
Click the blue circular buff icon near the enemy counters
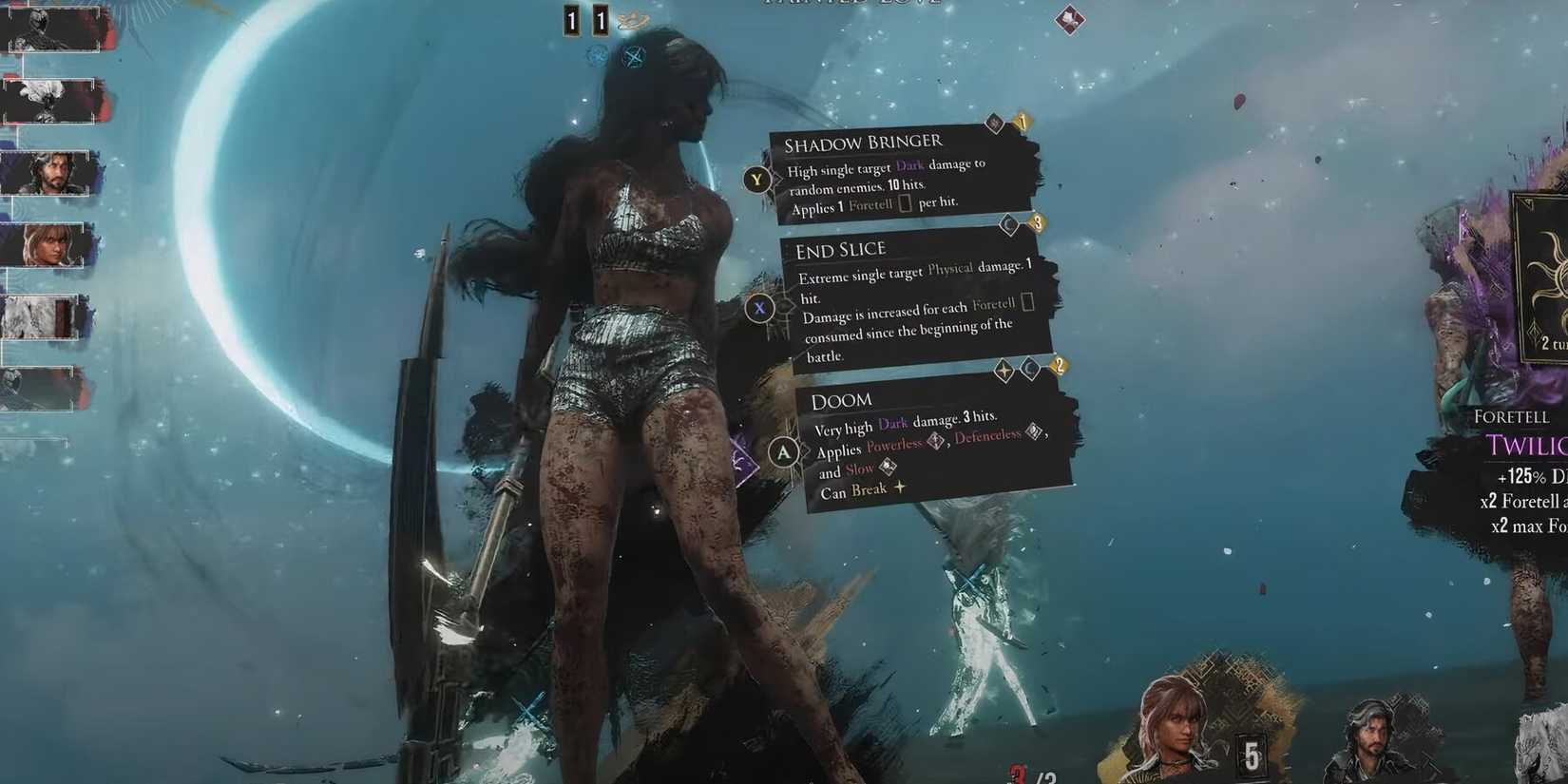pyautogui.click(x=597, y=56)
